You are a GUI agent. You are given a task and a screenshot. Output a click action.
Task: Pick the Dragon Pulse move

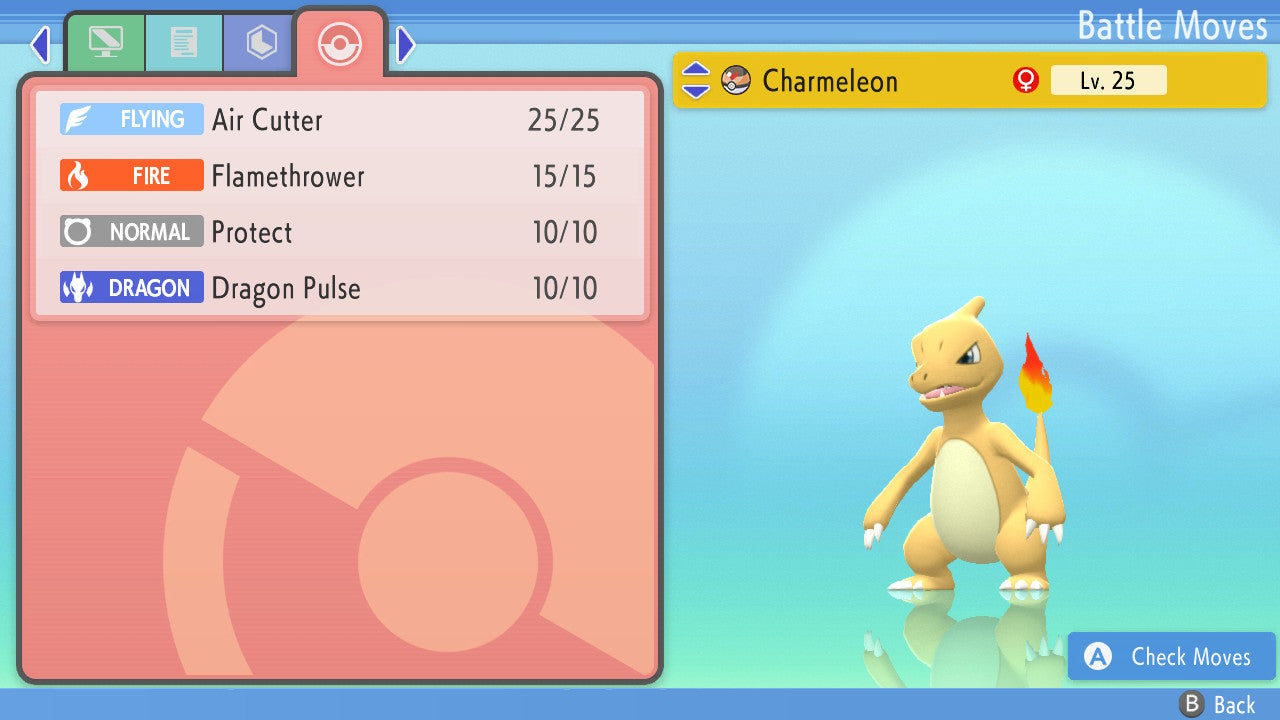[340, 288]
